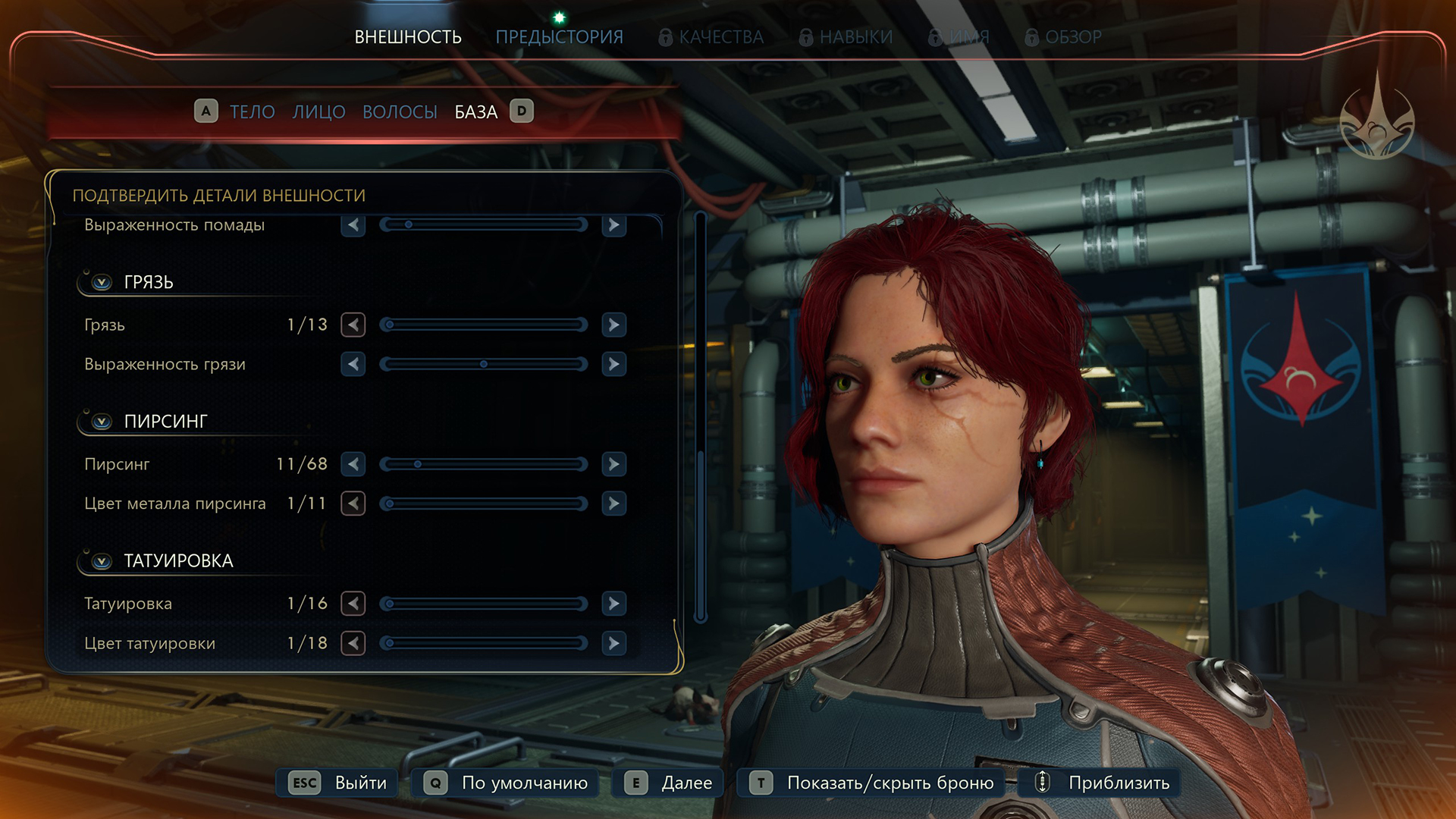1456x819 pixels.
Task: Open the ТЕЛО appearance section
Action: [x=252, y=111]
